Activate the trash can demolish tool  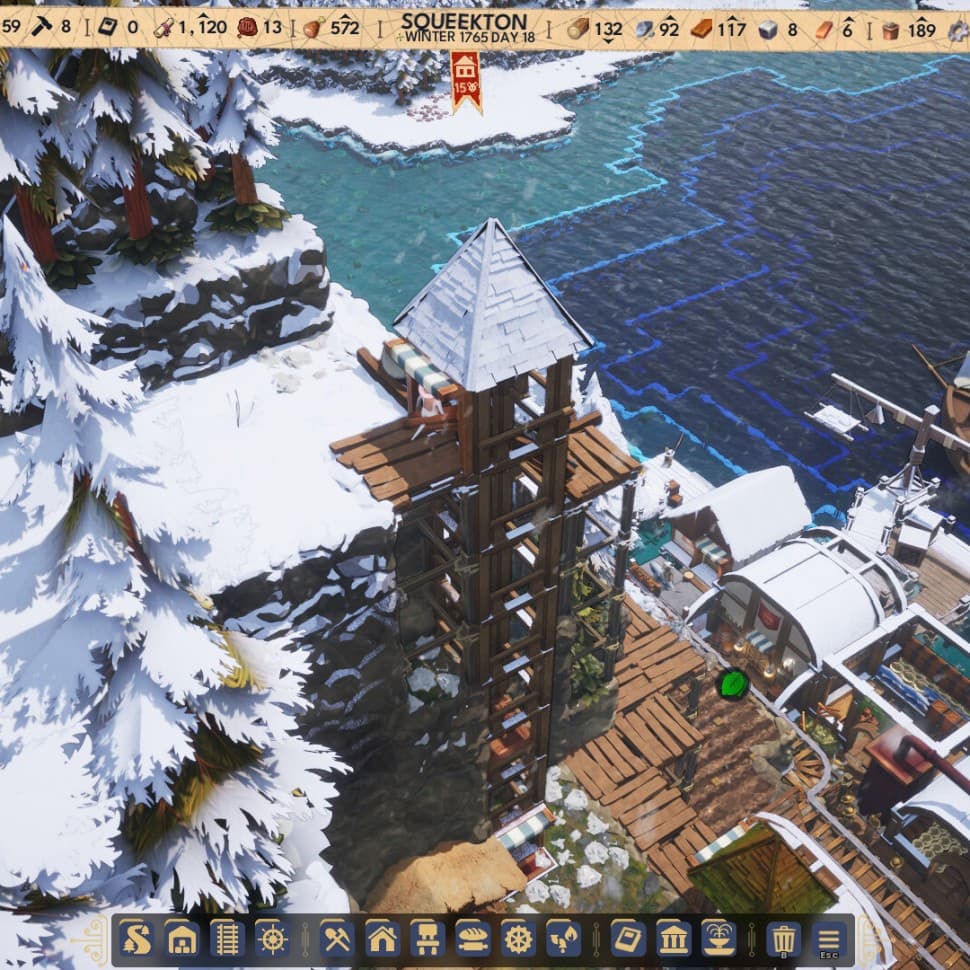pos(783,939)
